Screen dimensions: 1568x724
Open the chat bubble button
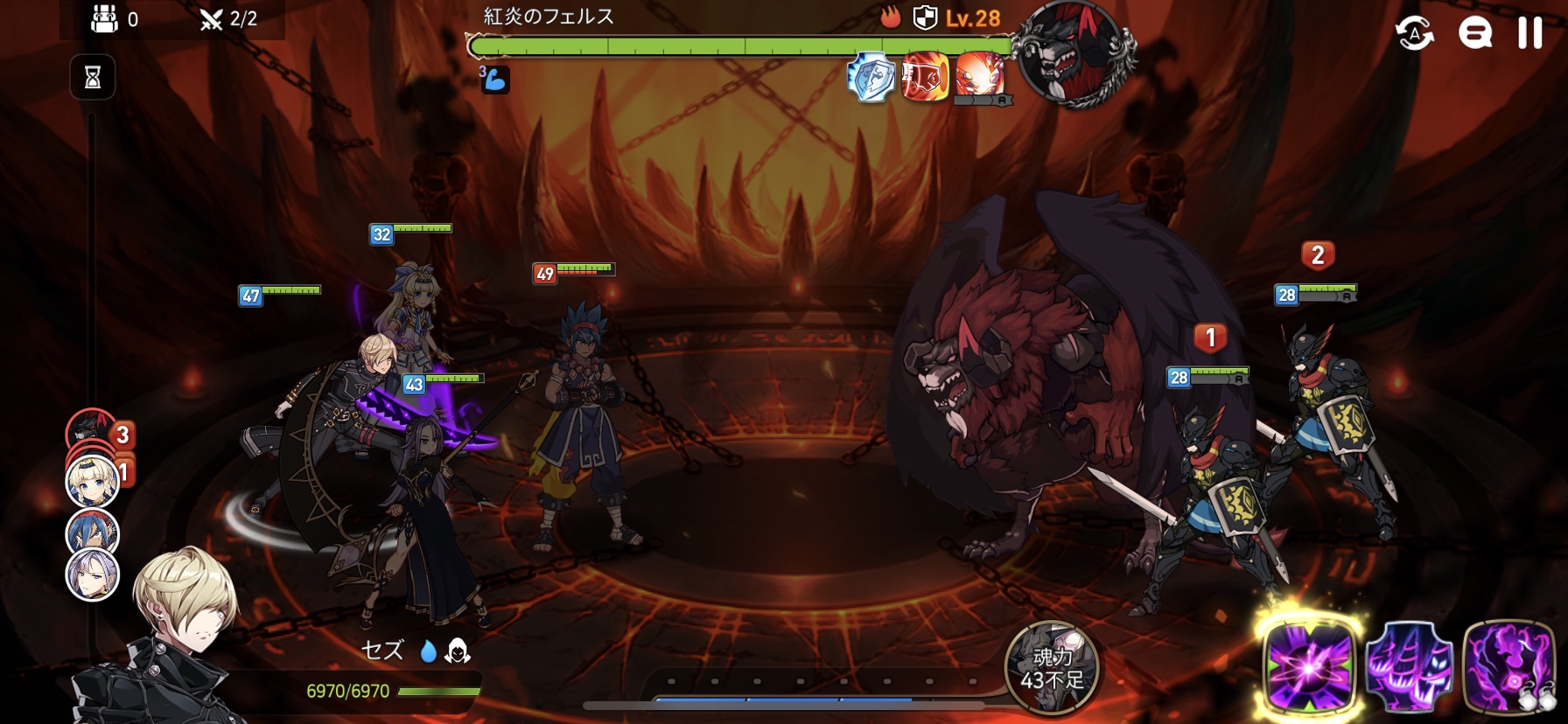[x=1474, y=33]
